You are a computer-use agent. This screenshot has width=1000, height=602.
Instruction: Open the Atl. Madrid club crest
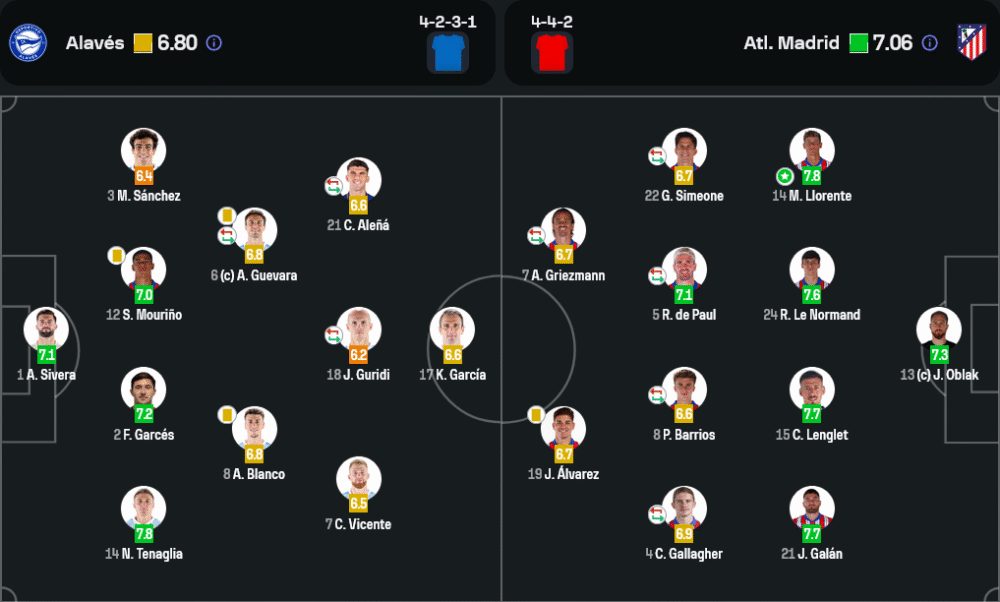[971, 42]
